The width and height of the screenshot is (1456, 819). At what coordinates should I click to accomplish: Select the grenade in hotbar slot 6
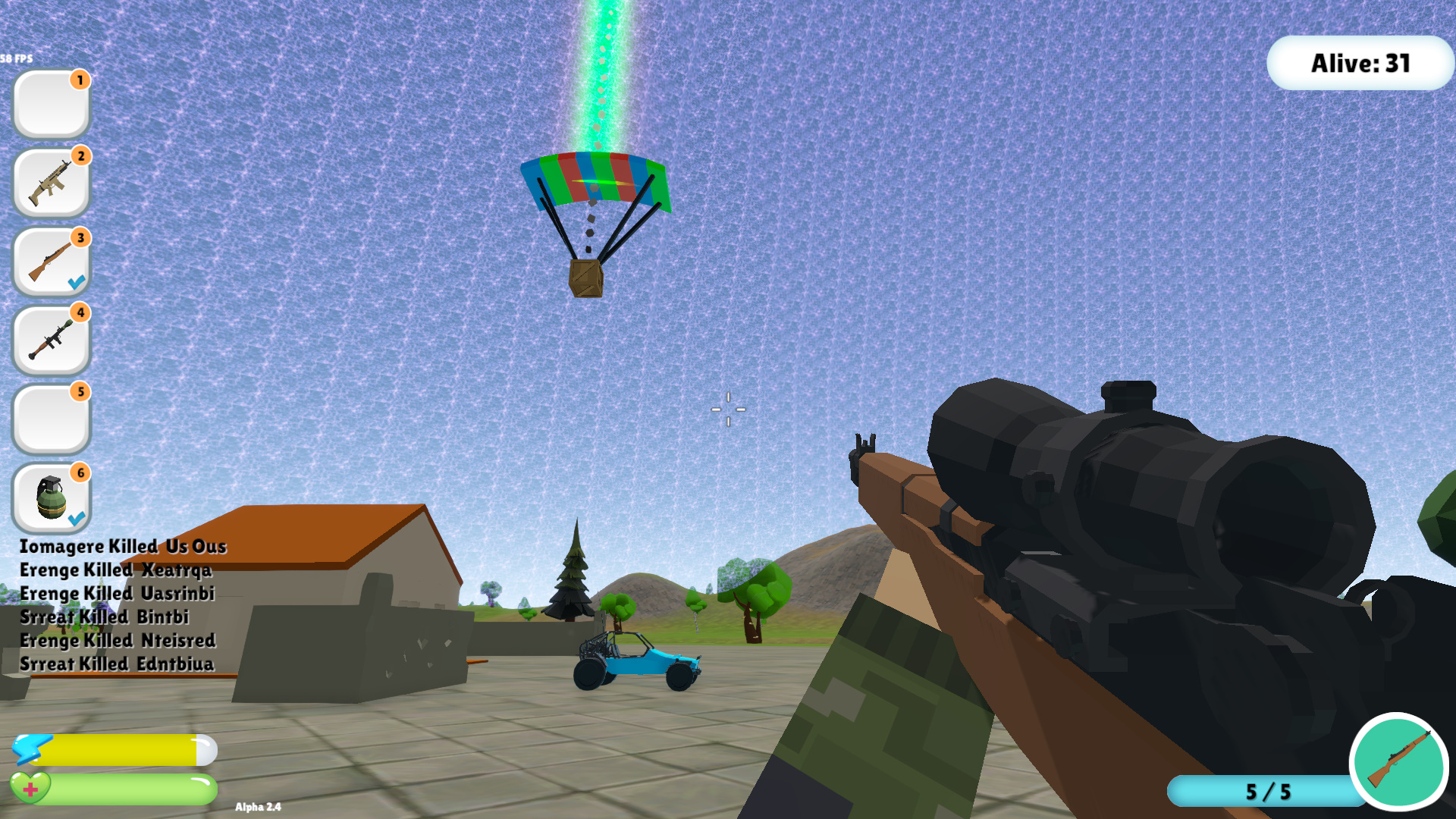50,497
